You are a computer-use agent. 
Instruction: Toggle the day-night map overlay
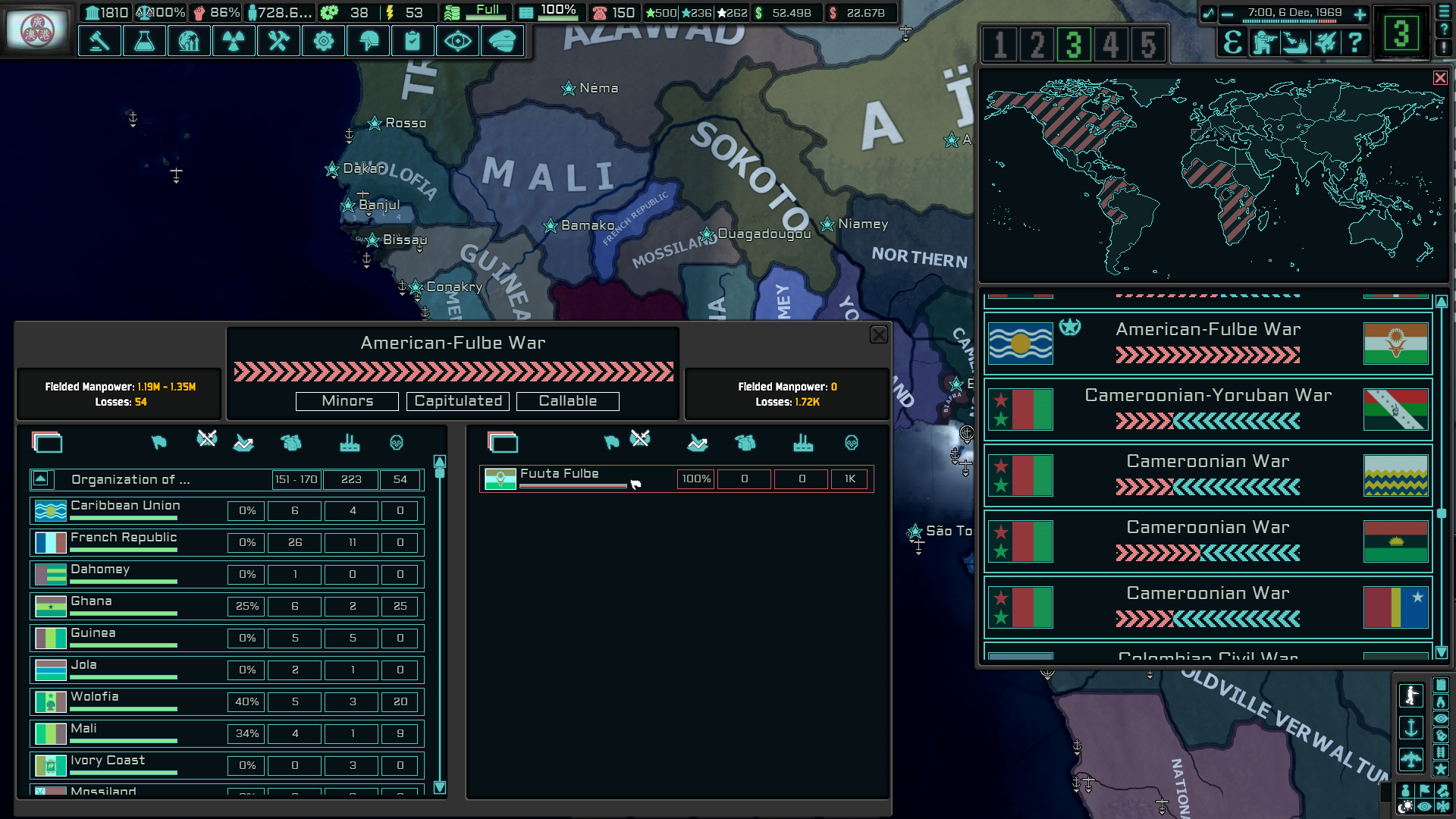pyautogui.click(x=1405, y=806)
